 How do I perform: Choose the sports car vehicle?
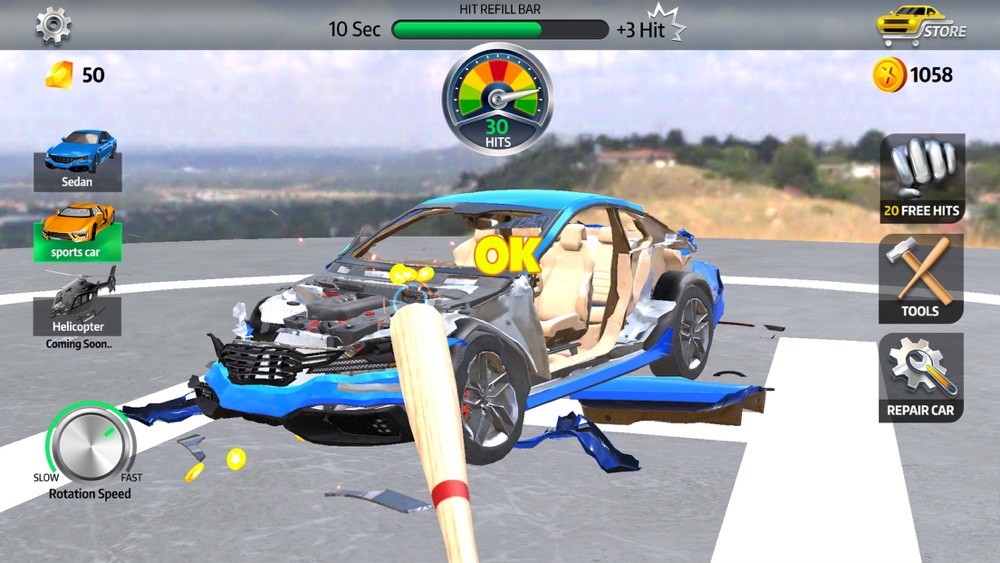coord(78,232)
